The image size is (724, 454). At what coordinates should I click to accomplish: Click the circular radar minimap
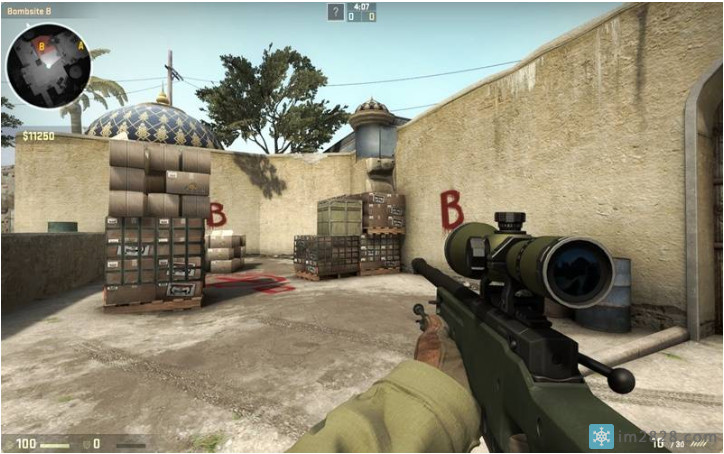[x=48, y=65]
